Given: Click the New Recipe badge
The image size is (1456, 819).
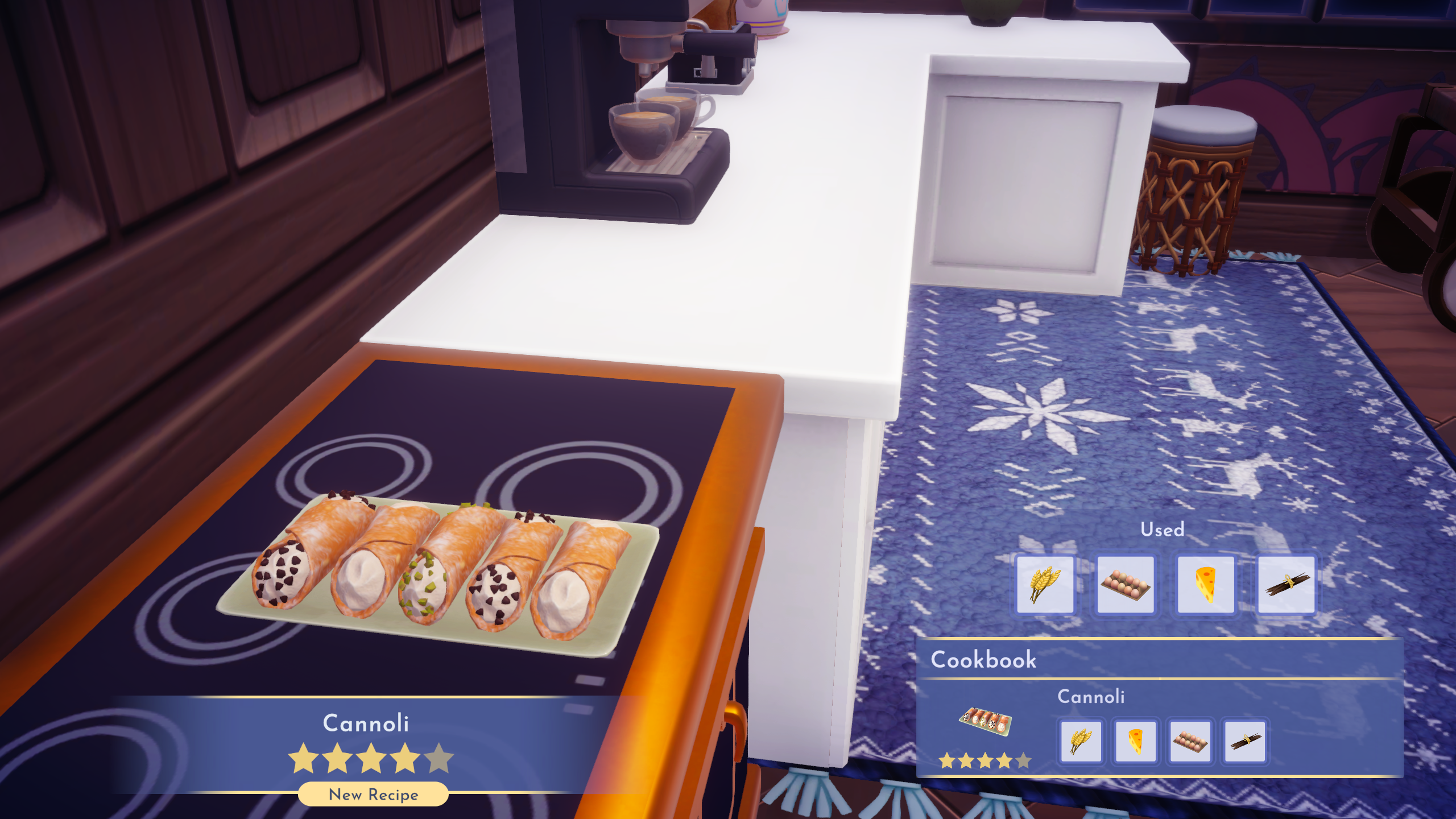Looking at the screenshot, I should tap(373, 795).
